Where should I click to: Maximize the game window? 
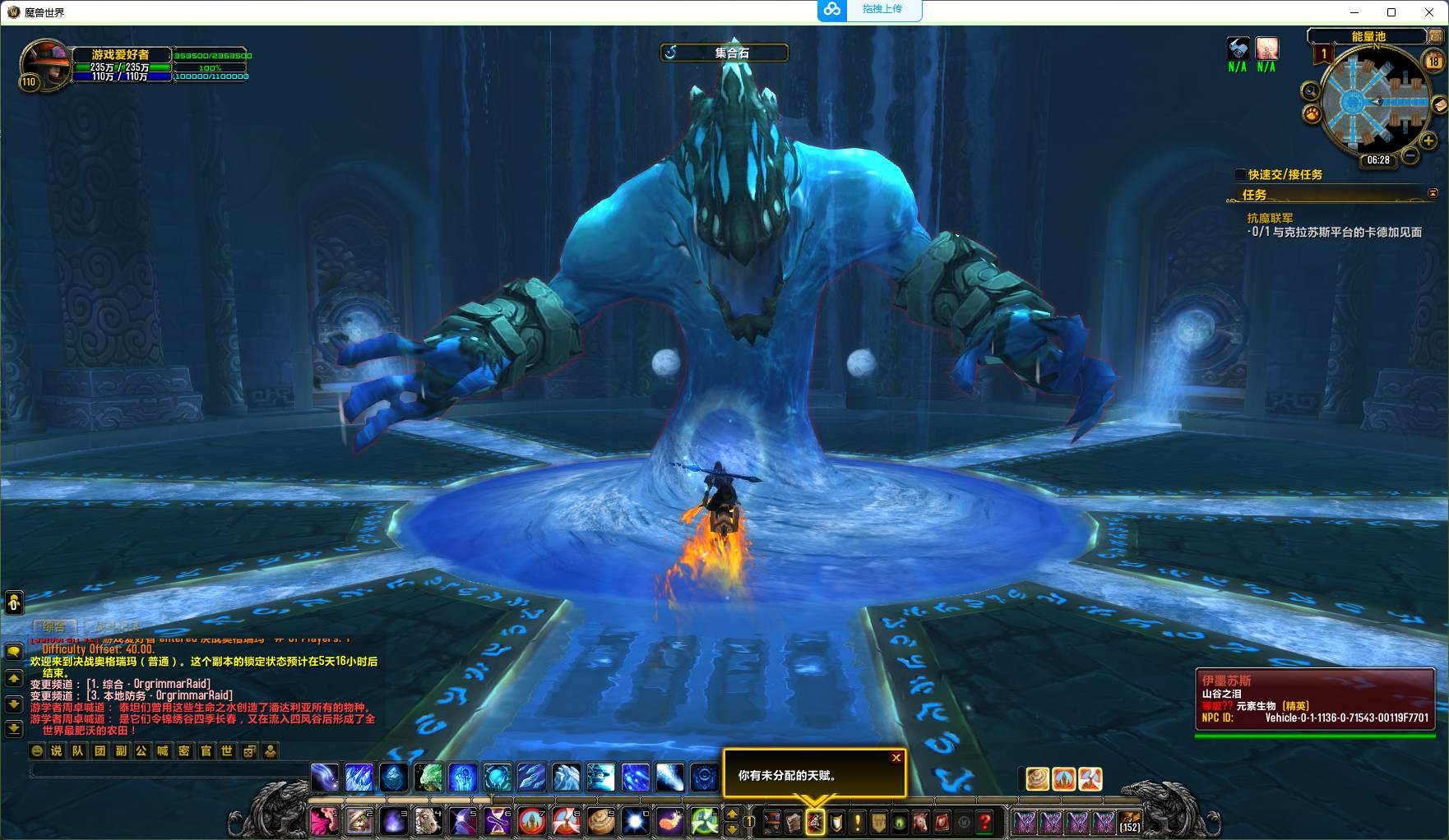(x=1391, y=12)
